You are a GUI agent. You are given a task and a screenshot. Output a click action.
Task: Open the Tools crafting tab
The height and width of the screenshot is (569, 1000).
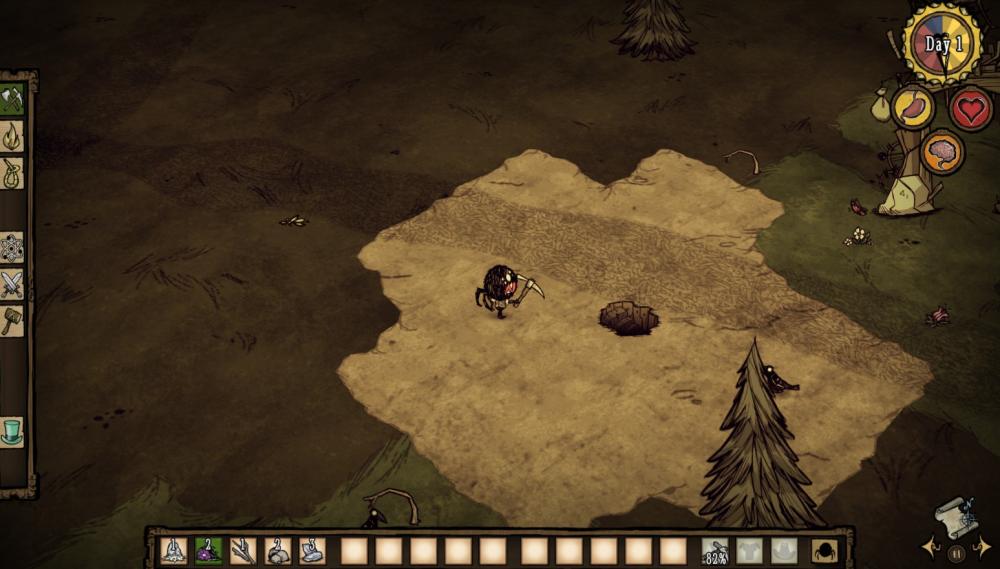12,99
